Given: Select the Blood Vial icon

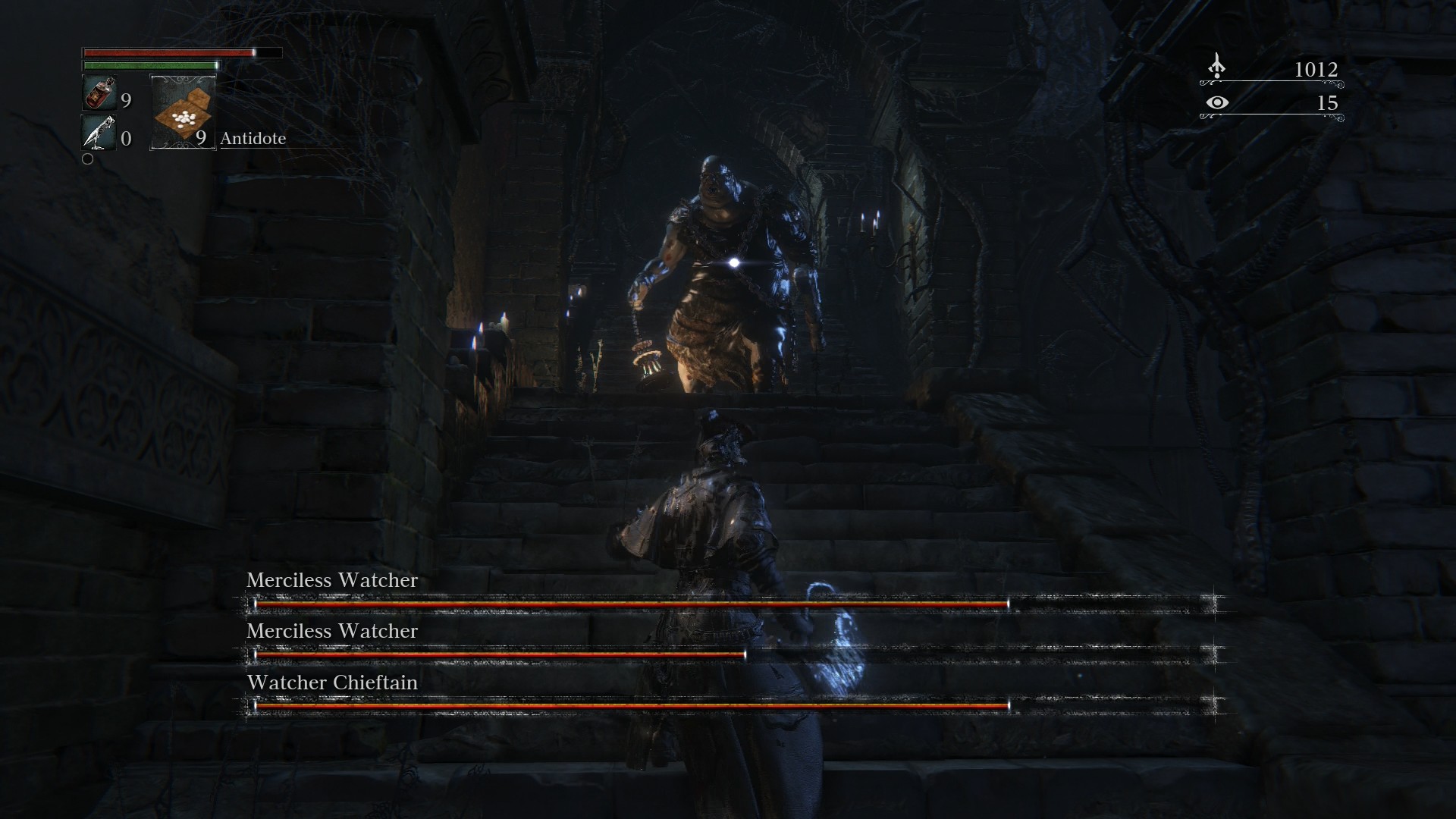Looking at the screenshot, I should [x=99, y=94].
